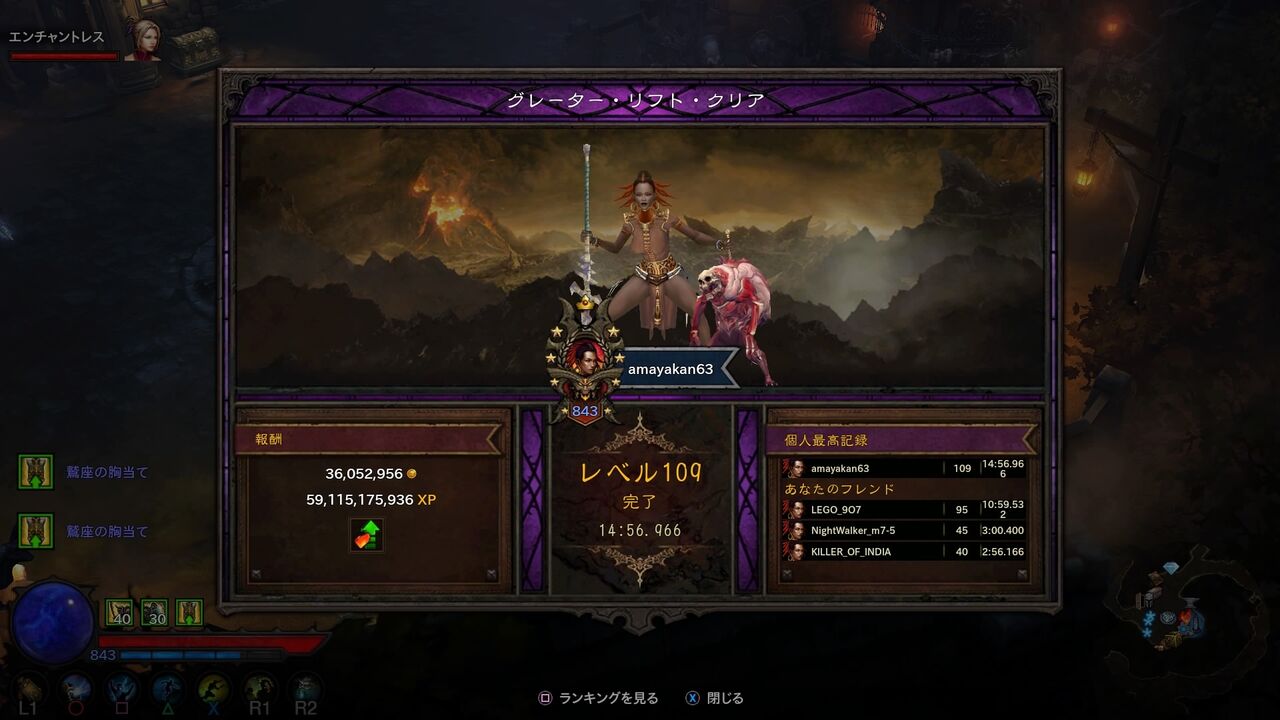Click the gold coin icon next to 36,052,956
The image size is (1280, 720).
[412, 473]
